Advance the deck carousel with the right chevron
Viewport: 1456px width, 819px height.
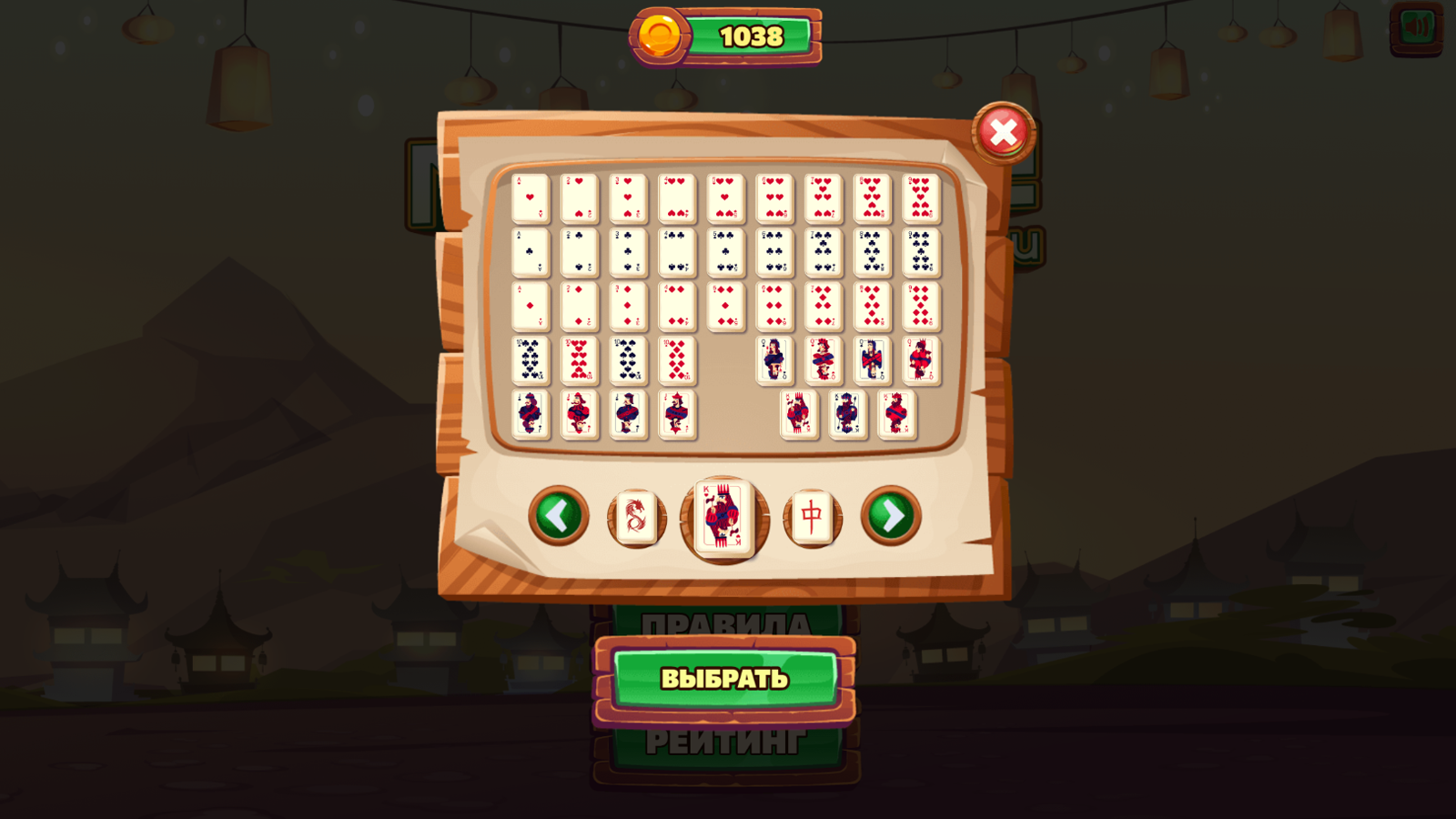(893, 515)
